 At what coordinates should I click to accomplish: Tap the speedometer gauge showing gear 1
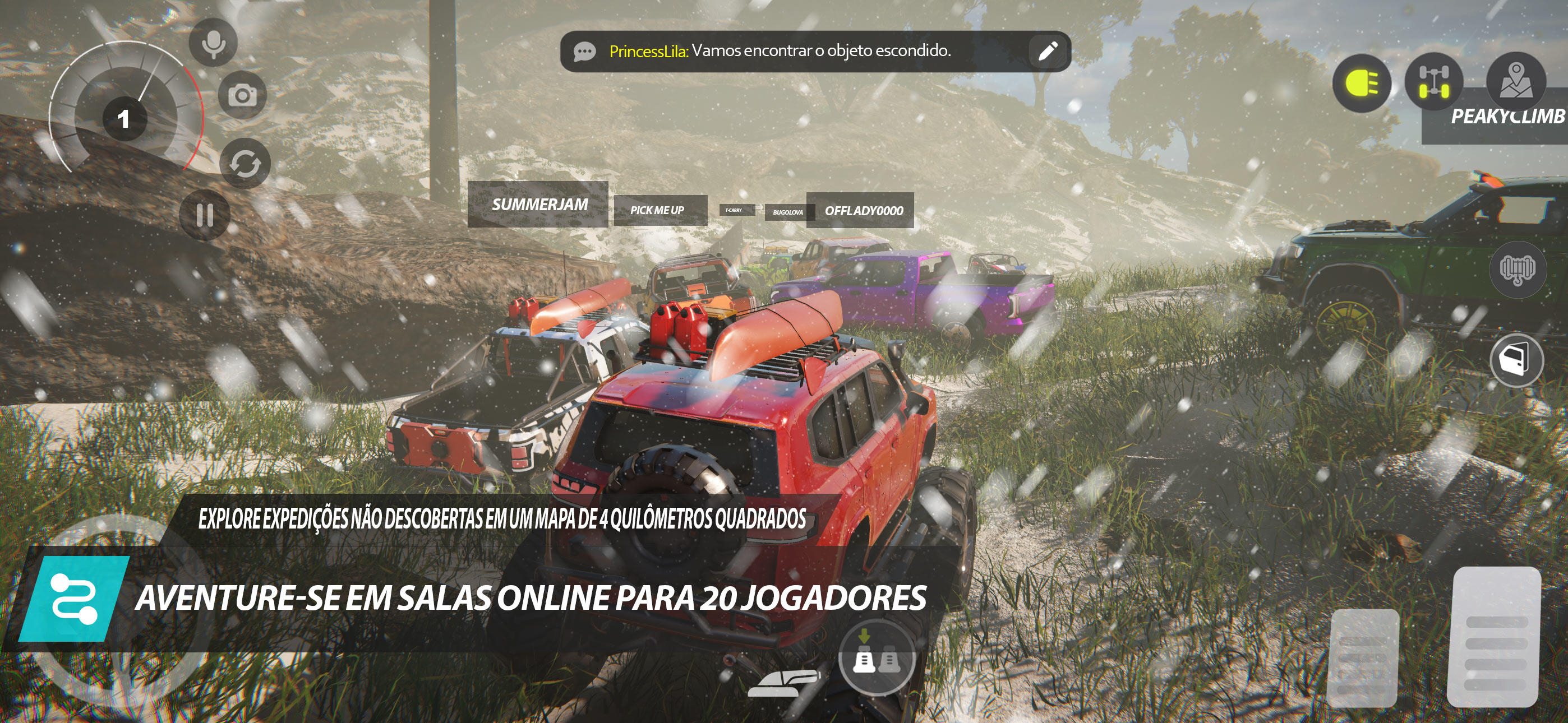tap(126, 119)
